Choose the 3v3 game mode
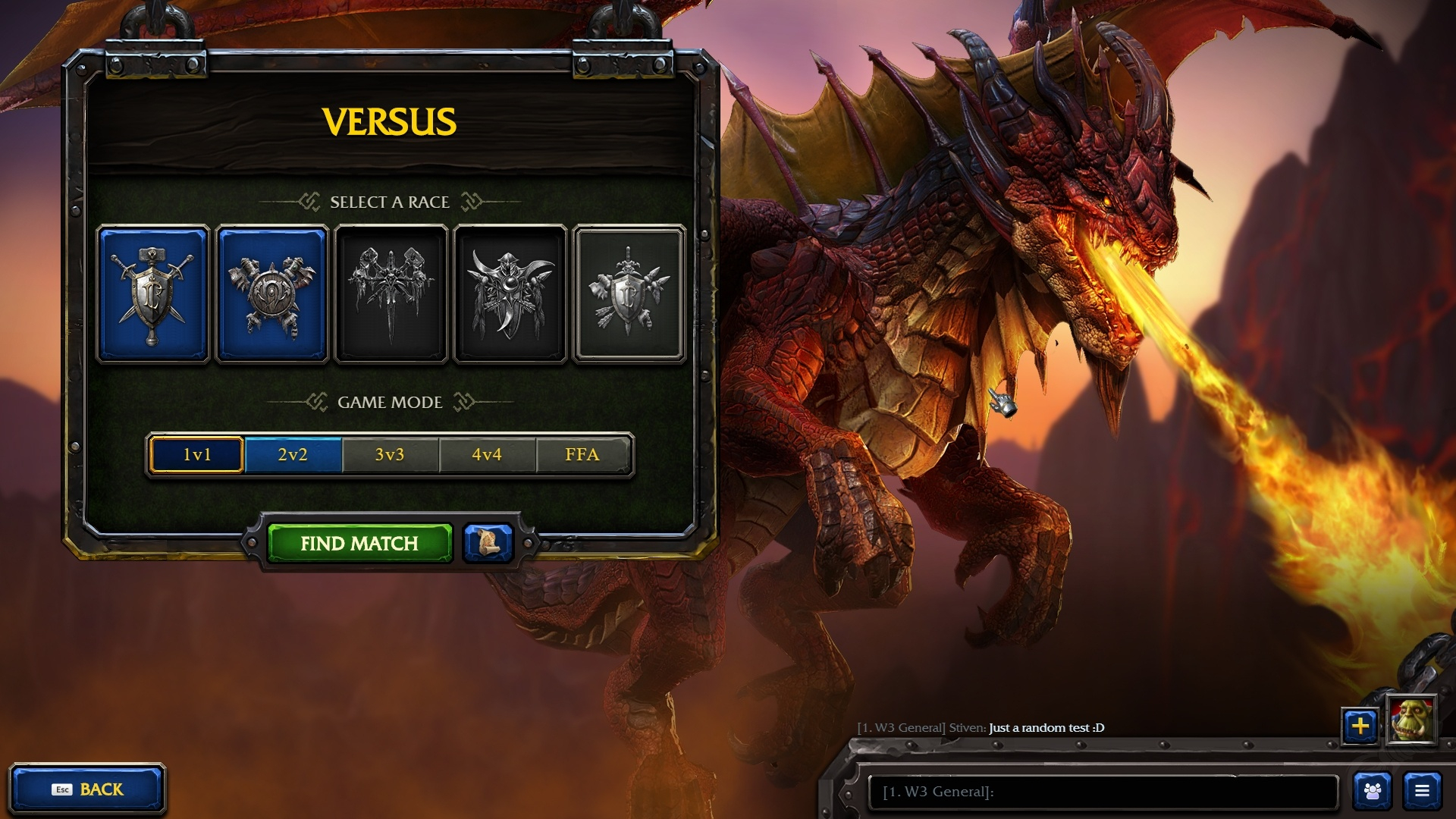Screen dimensions: 1456x819 [x=390, y=454]
